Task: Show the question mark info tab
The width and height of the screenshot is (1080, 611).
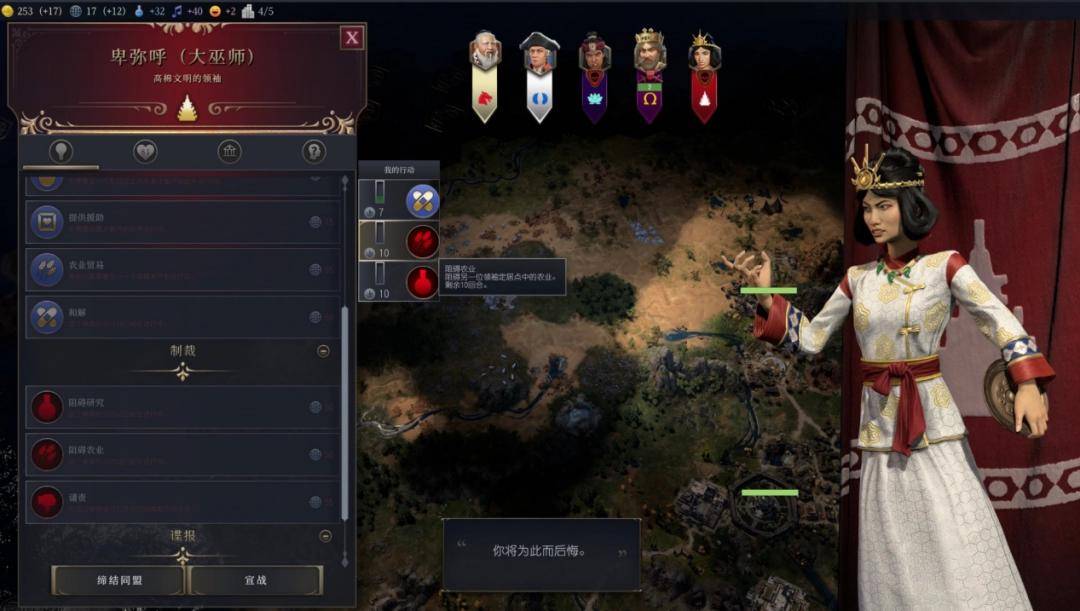Action: click(x=314, y=152)
